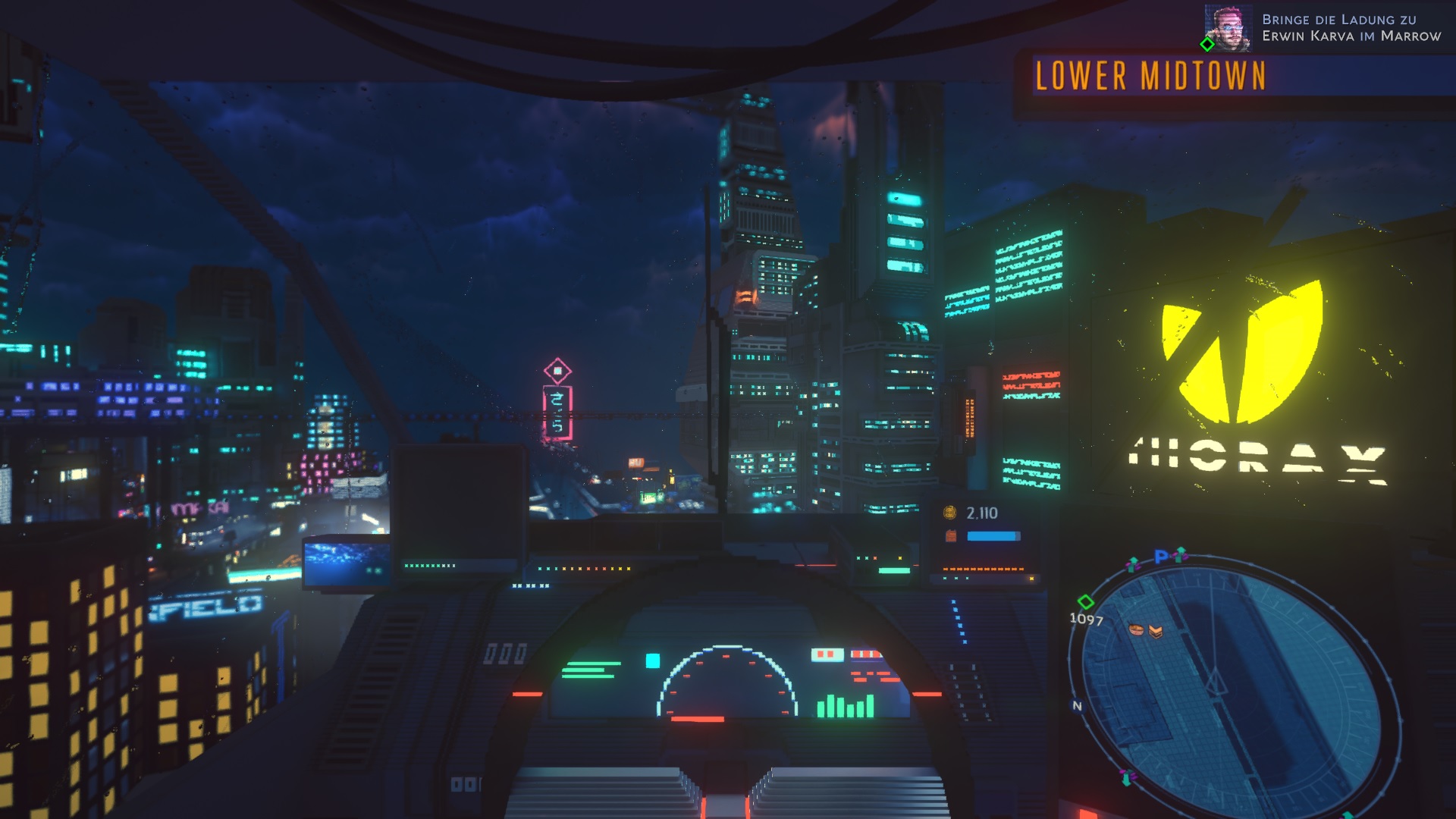
Task: Select the noodle bowl food marker
Action: pyautogui.click(x=1135, y=629)
